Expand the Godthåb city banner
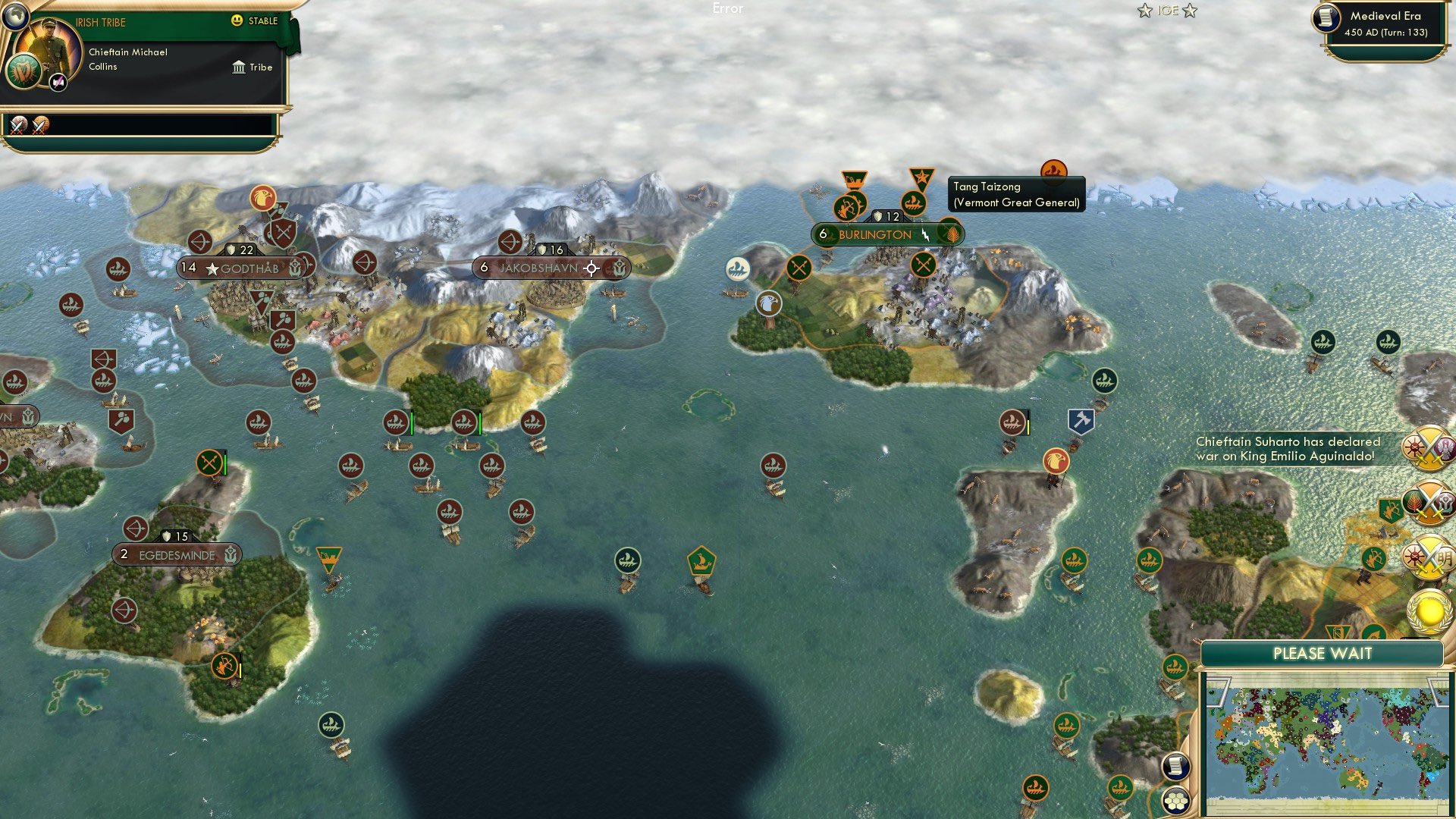Viewport: 1456px width, 819px height. point(245,268)
